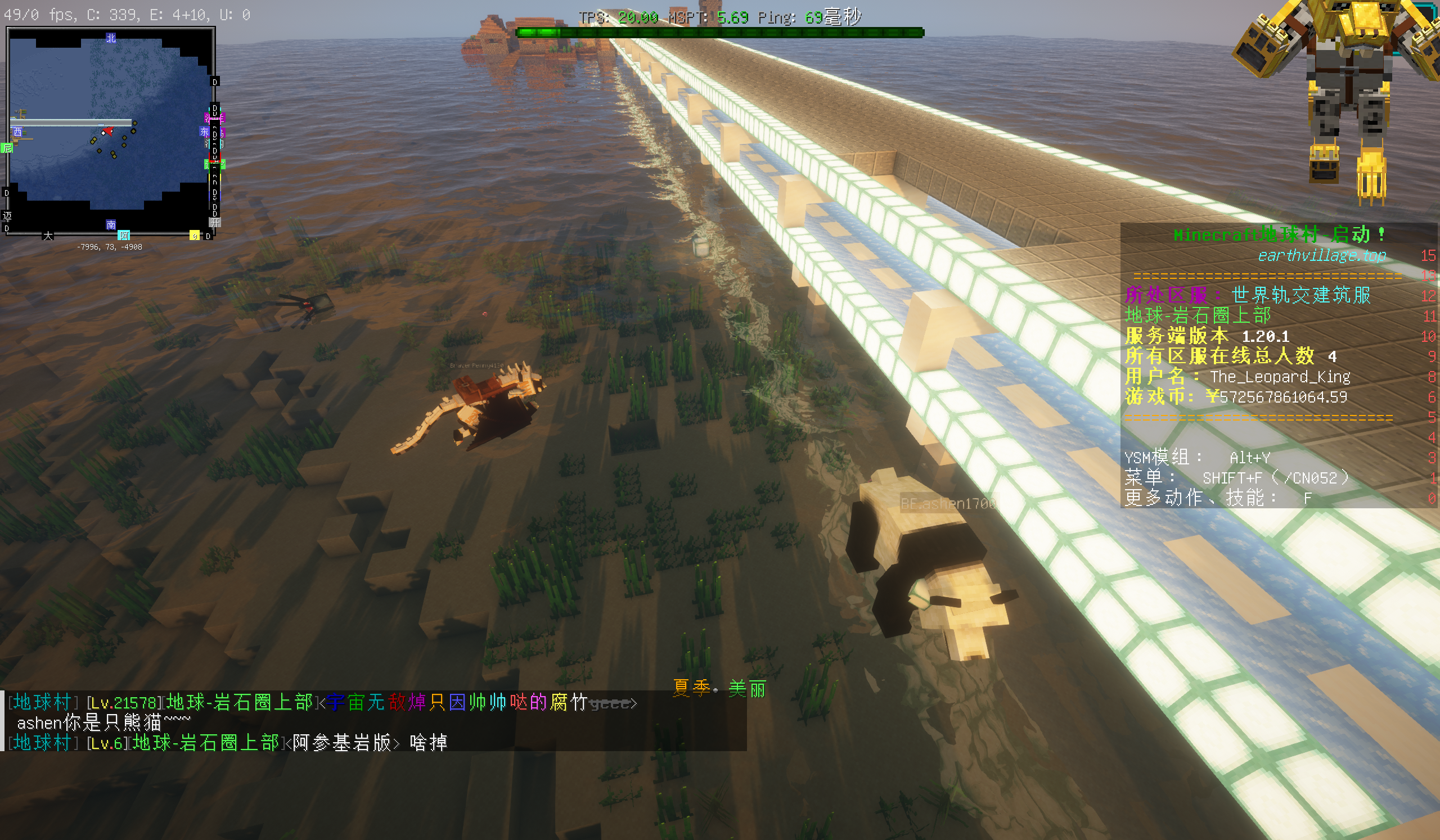Click the red player arrow on the minimap
This screenshot has width=1440, height=840.
(x=107, y=132)
